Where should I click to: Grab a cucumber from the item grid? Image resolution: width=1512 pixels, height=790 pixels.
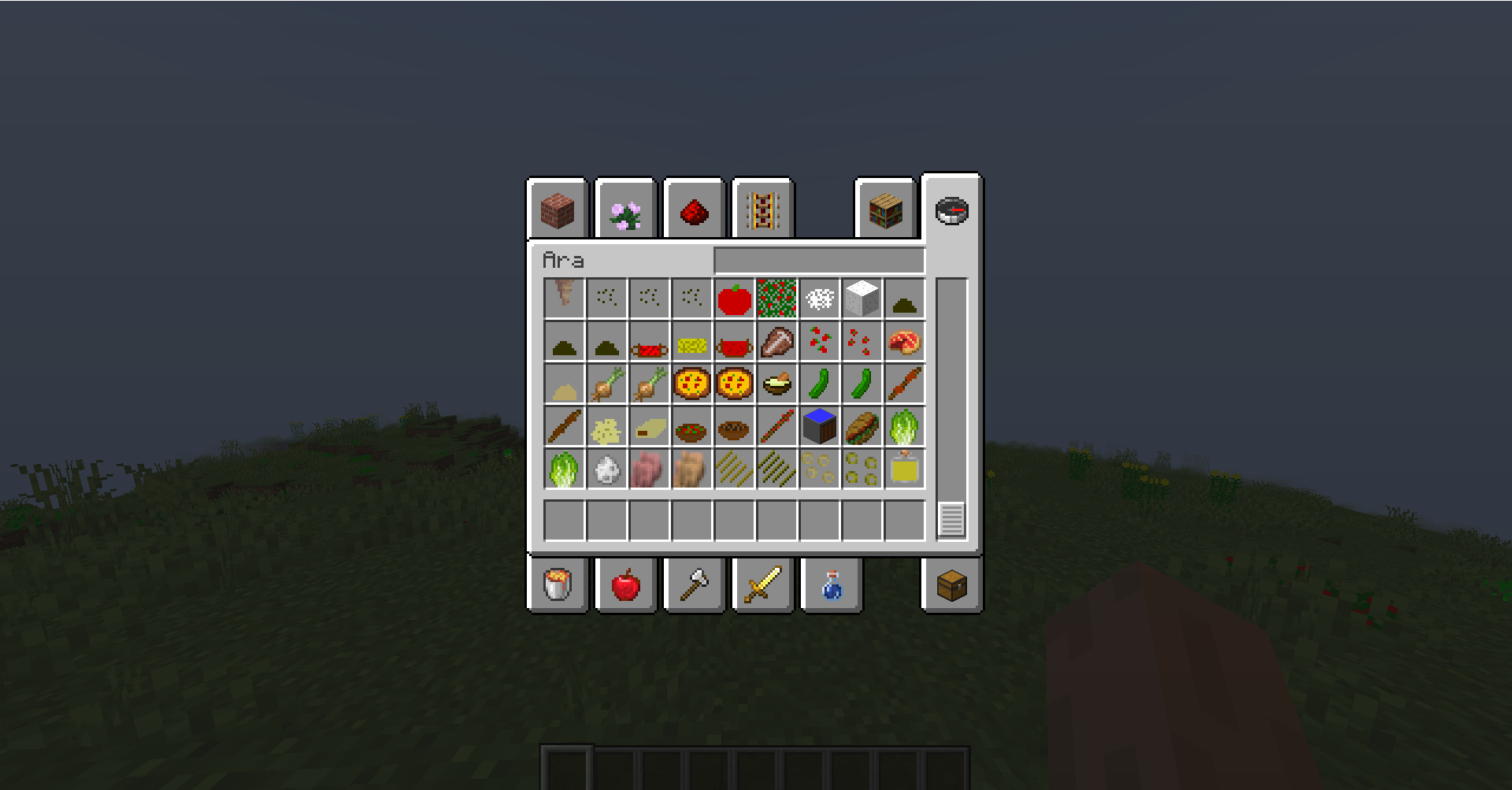818,384
